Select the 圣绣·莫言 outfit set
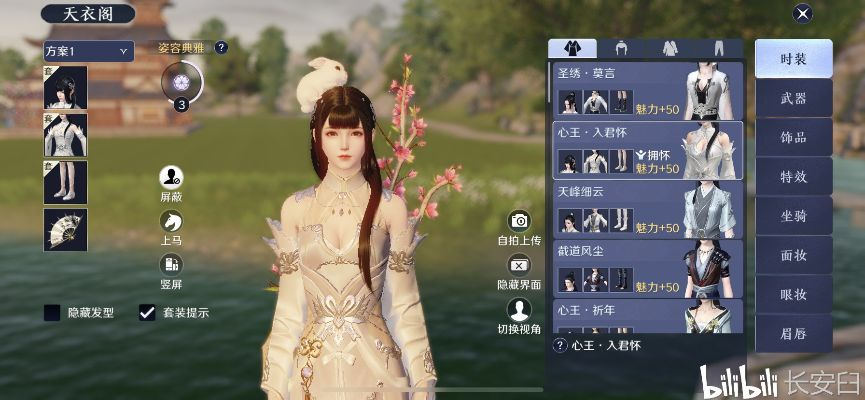Viewport: 865px width, 400px height. pos(645,91)
